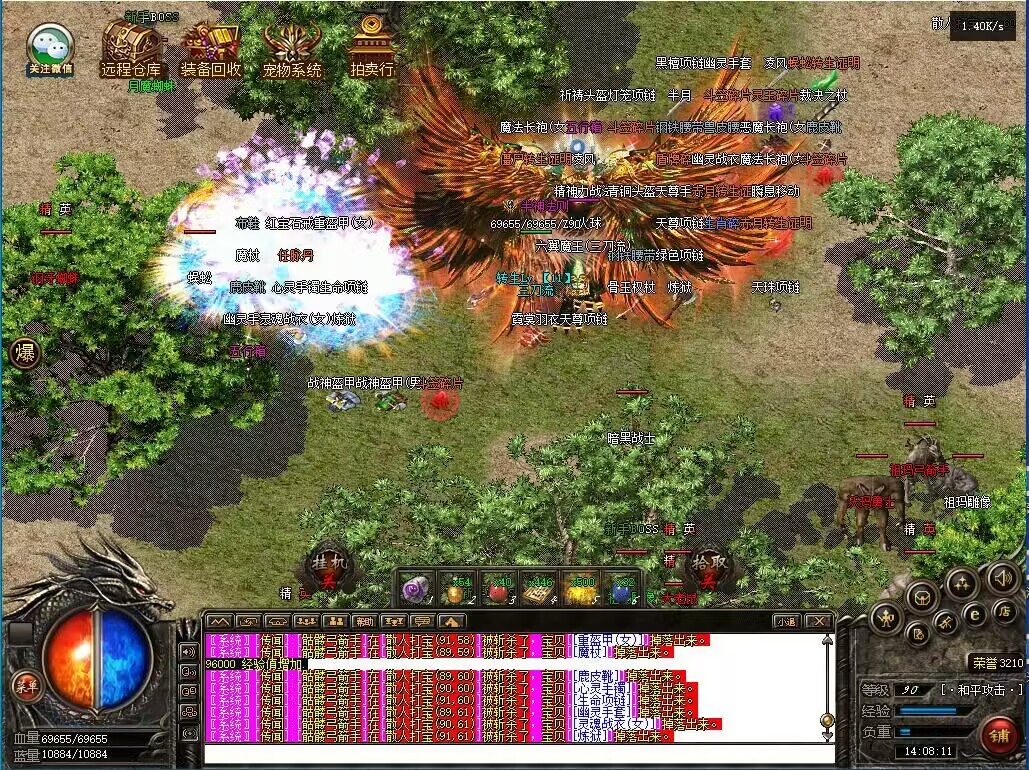Open the 拍卖行 auction house
Screen dimensions: 1029x770
tap(372, 47)
